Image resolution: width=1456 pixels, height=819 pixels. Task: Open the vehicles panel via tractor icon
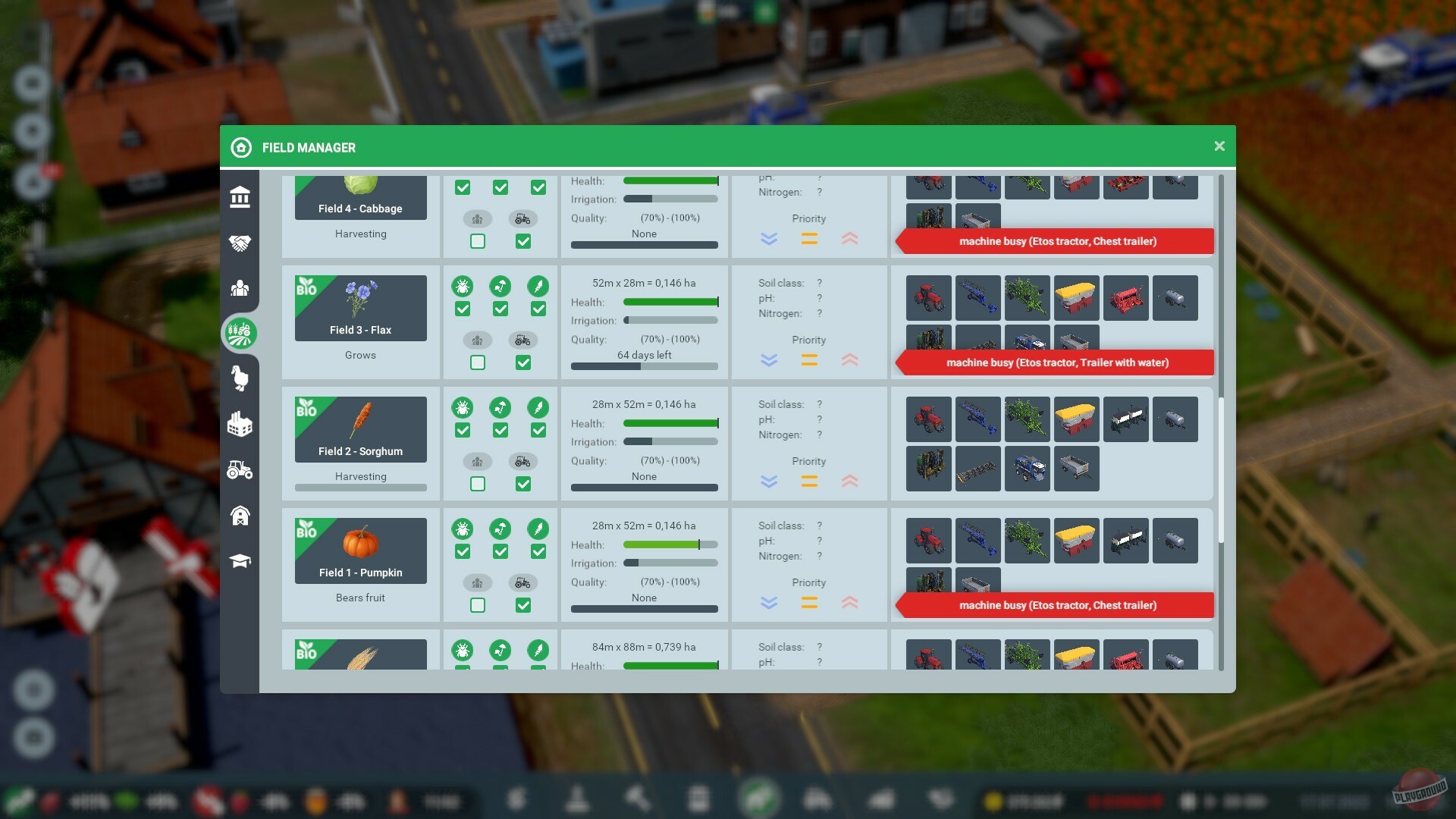(x=240, y=470)
